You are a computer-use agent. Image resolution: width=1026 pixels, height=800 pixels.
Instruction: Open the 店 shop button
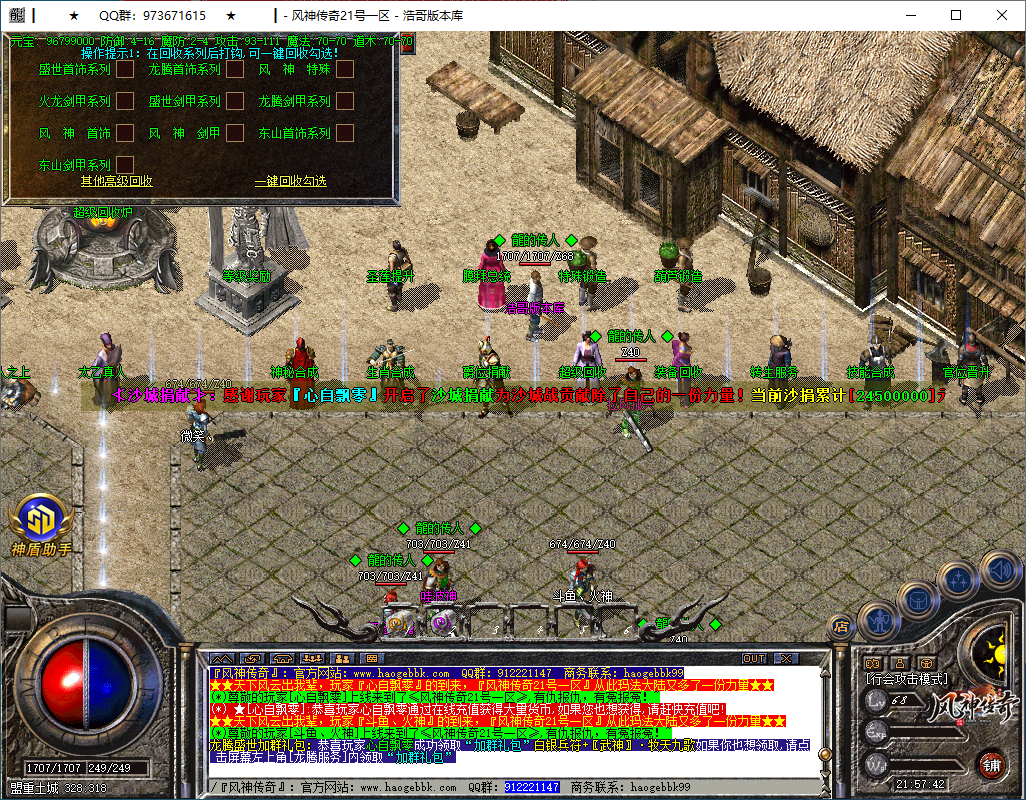point(842,627)
